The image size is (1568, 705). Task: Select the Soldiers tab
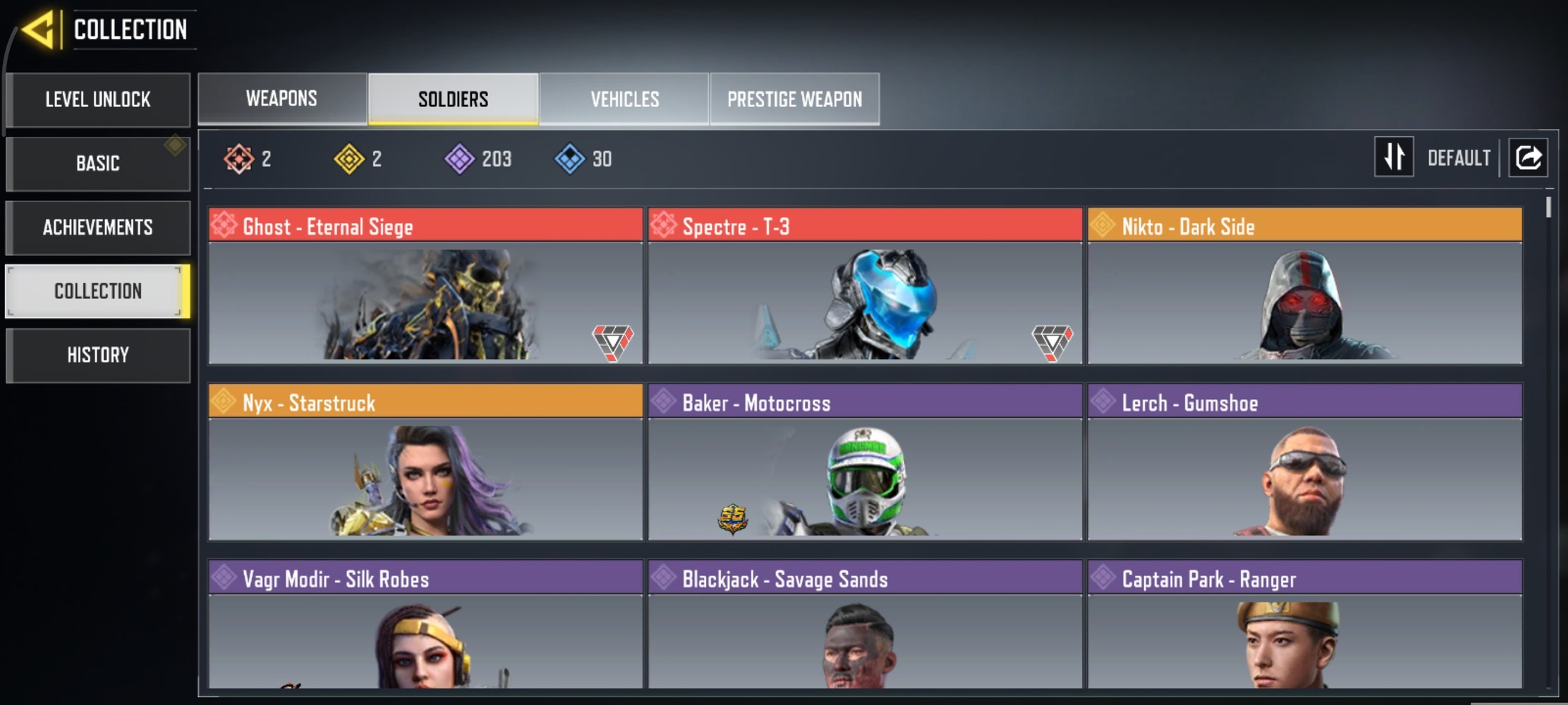[x=453, y=99]
